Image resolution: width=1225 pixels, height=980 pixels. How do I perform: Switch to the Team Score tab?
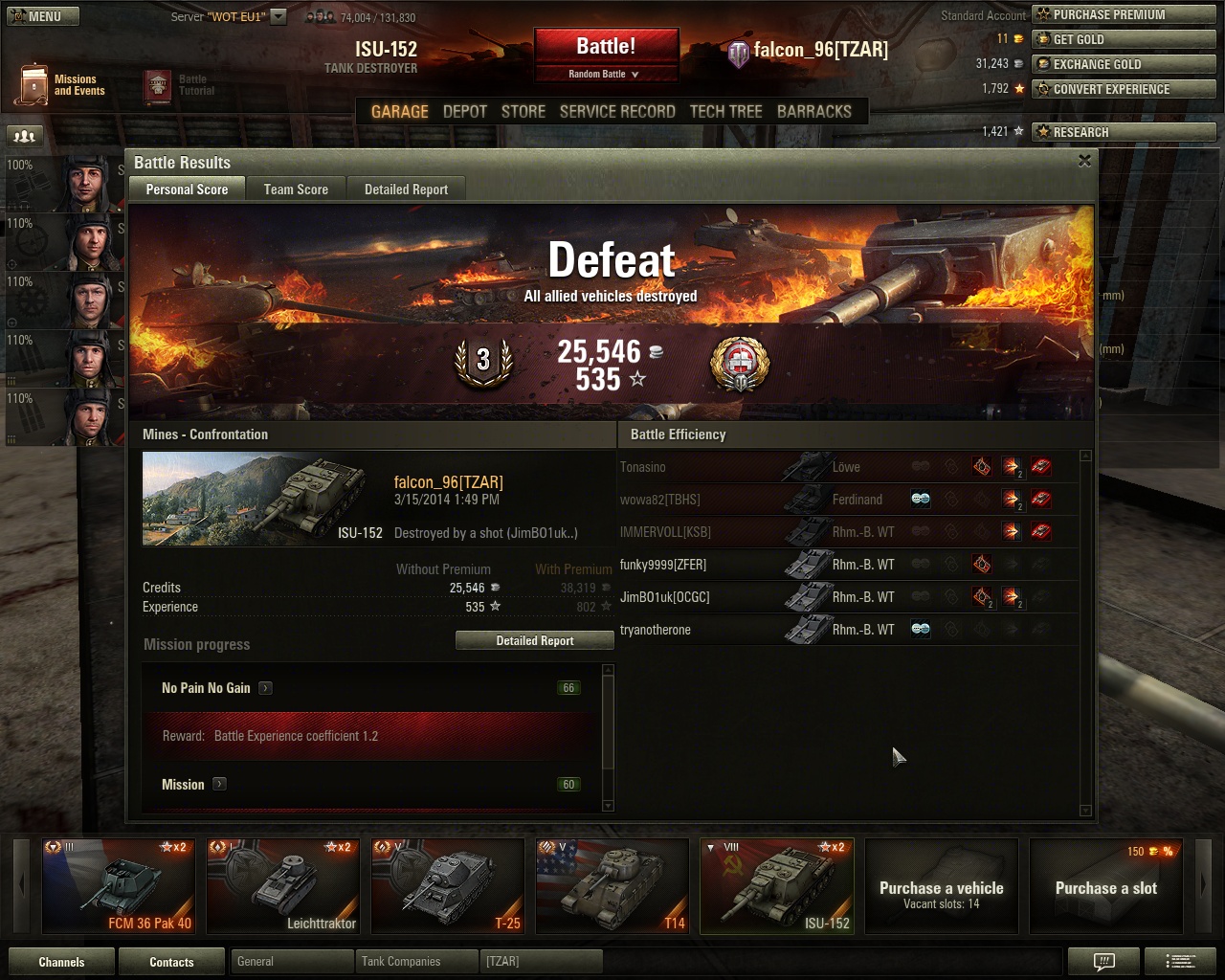tap(296, 189)
